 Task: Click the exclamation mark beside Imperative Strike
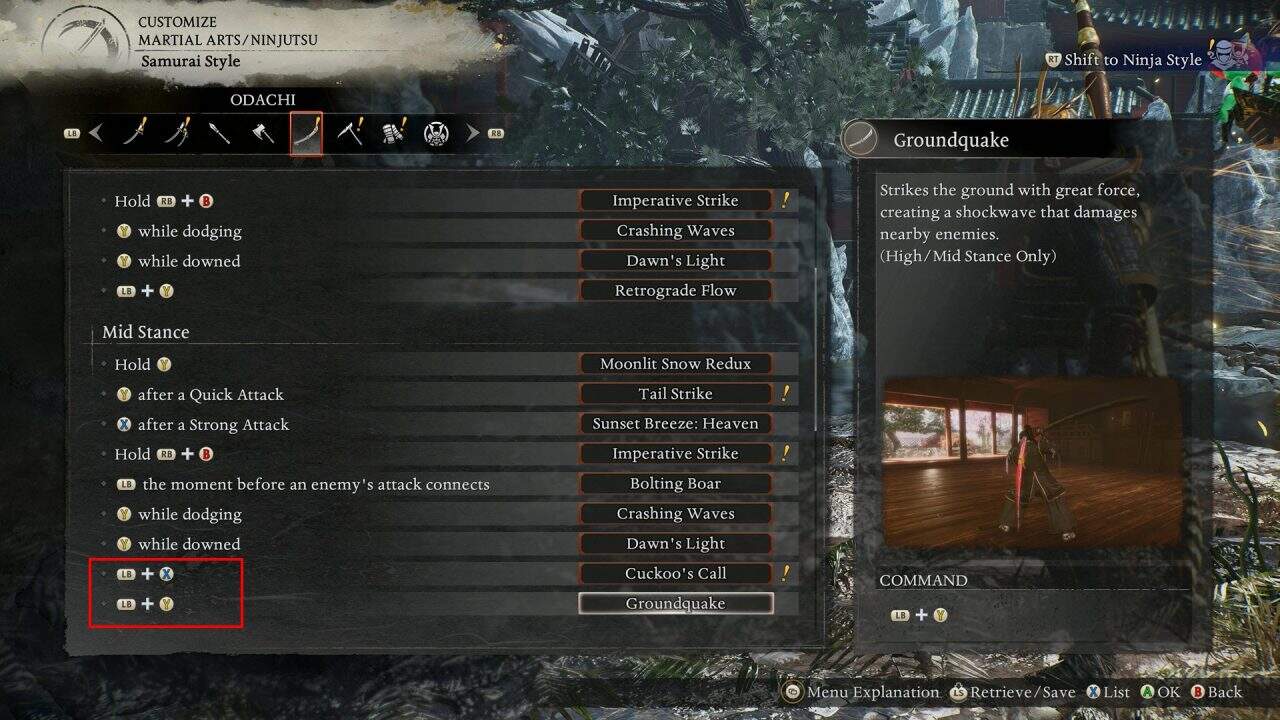tap(788, 200)
